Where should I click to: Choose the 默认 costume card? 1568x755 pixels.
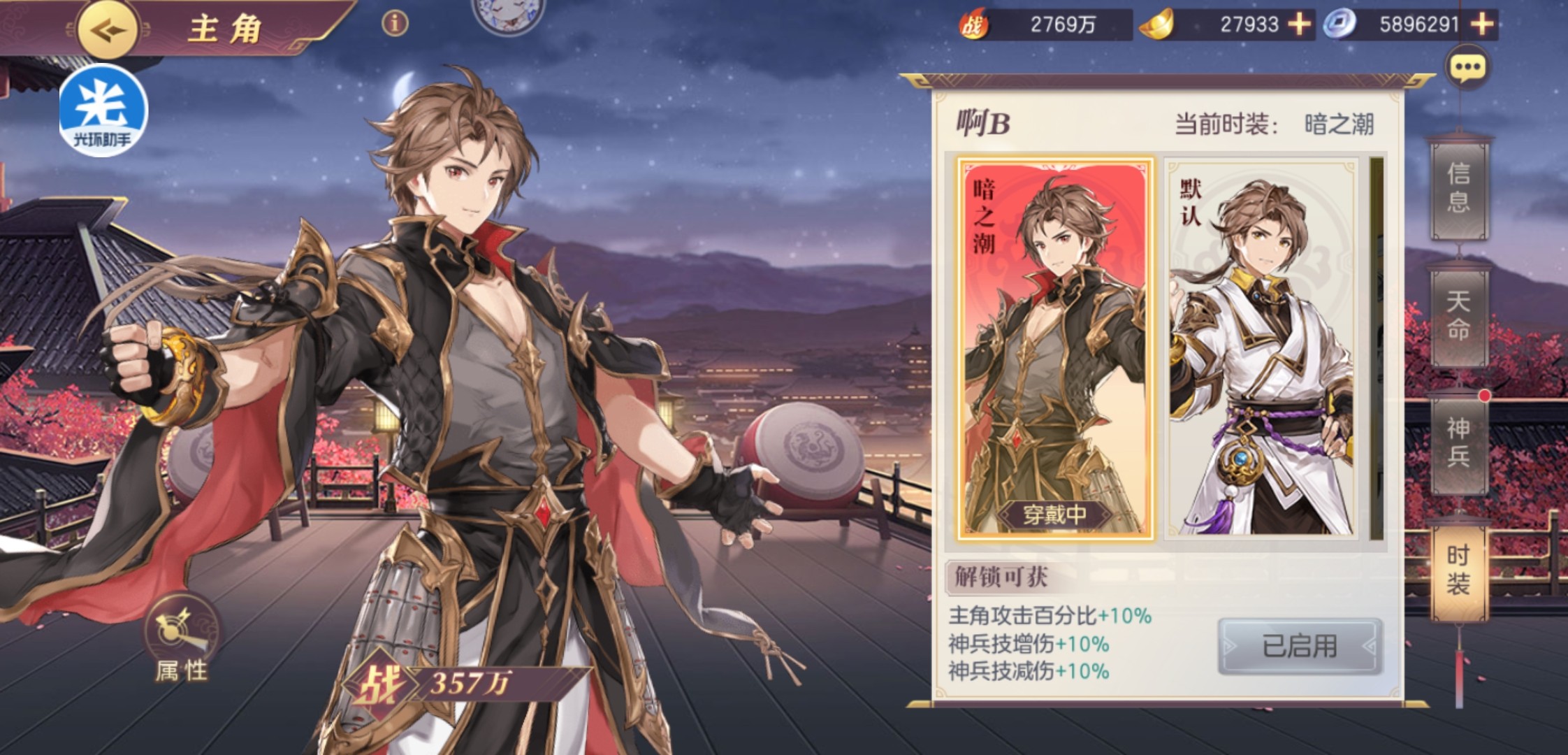click(x=1263, y=348)
